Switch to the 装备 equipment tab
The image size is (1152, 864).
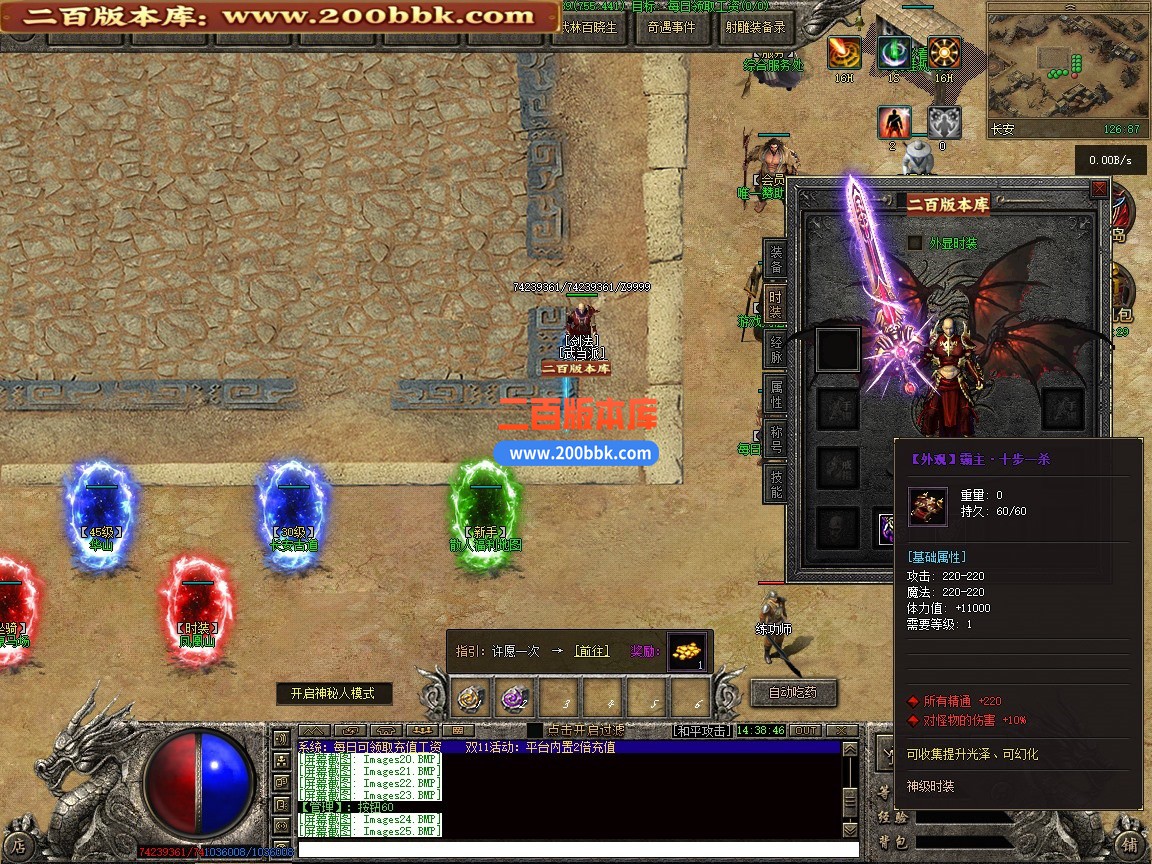776,260
